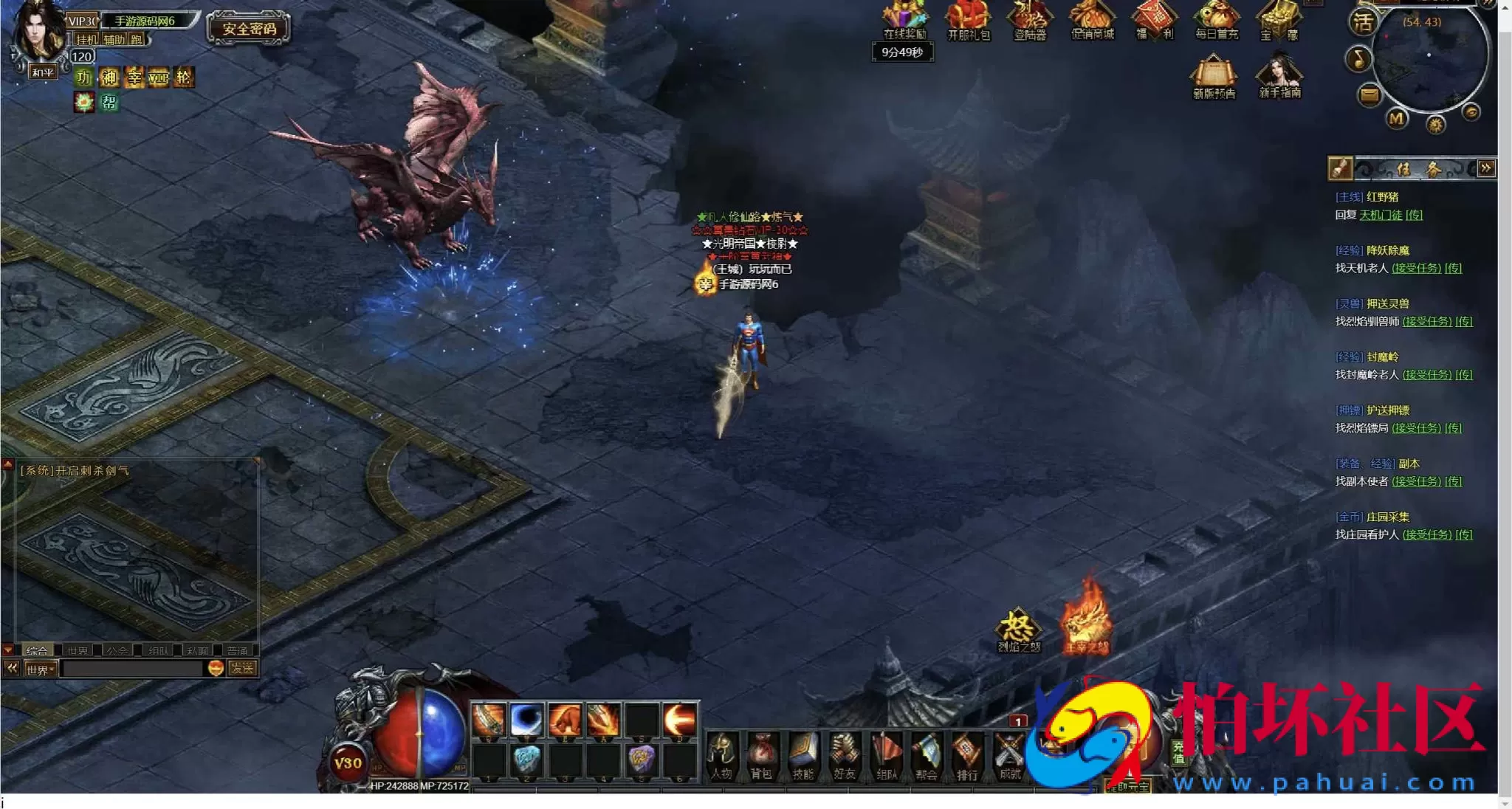Open the 世界 chat channel dropdown
The width and height of the screenshot is (1512, 809).
[x=41, y=669]
